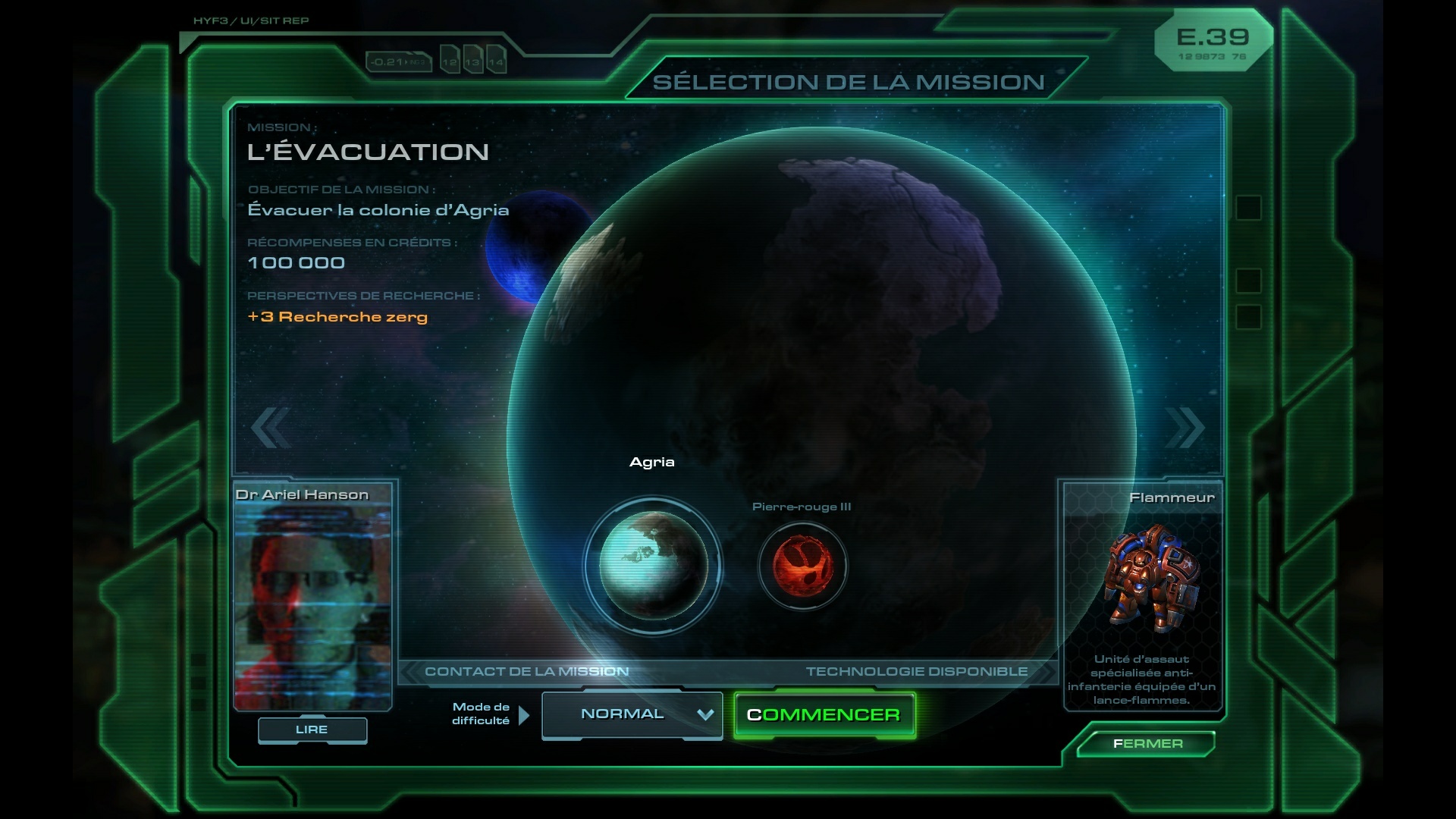Go to the previous mission with left arrows
The width and height of the screenshot is (1456, 819).
coord(270,428)
